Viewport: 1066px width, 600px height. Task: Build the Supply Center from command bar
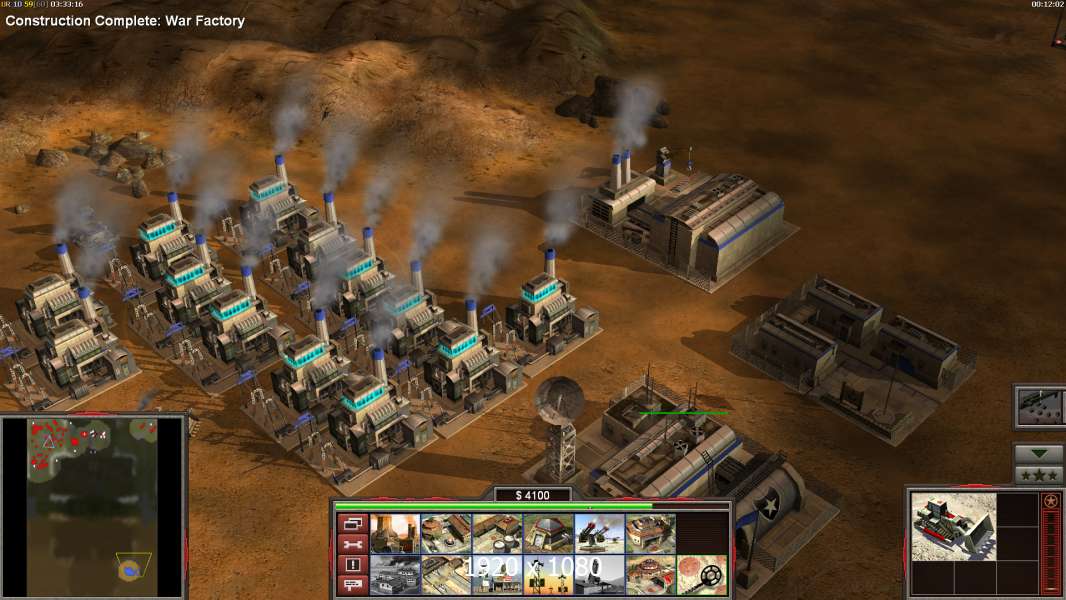tap(497, 533)
